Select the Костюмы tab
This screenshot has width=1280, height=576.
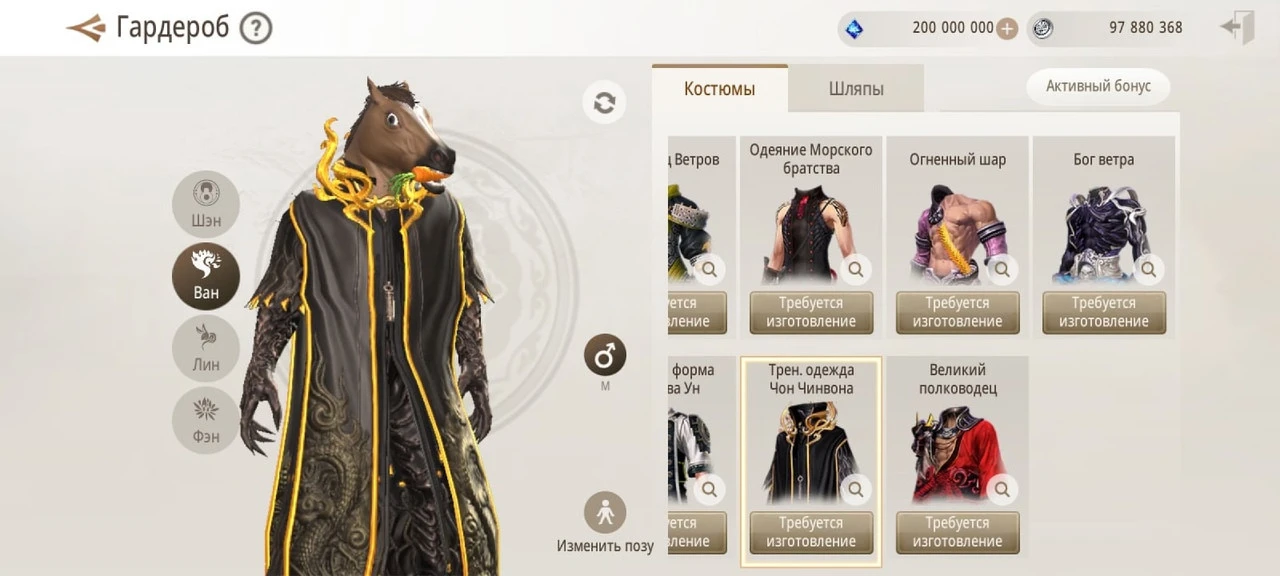719,89
